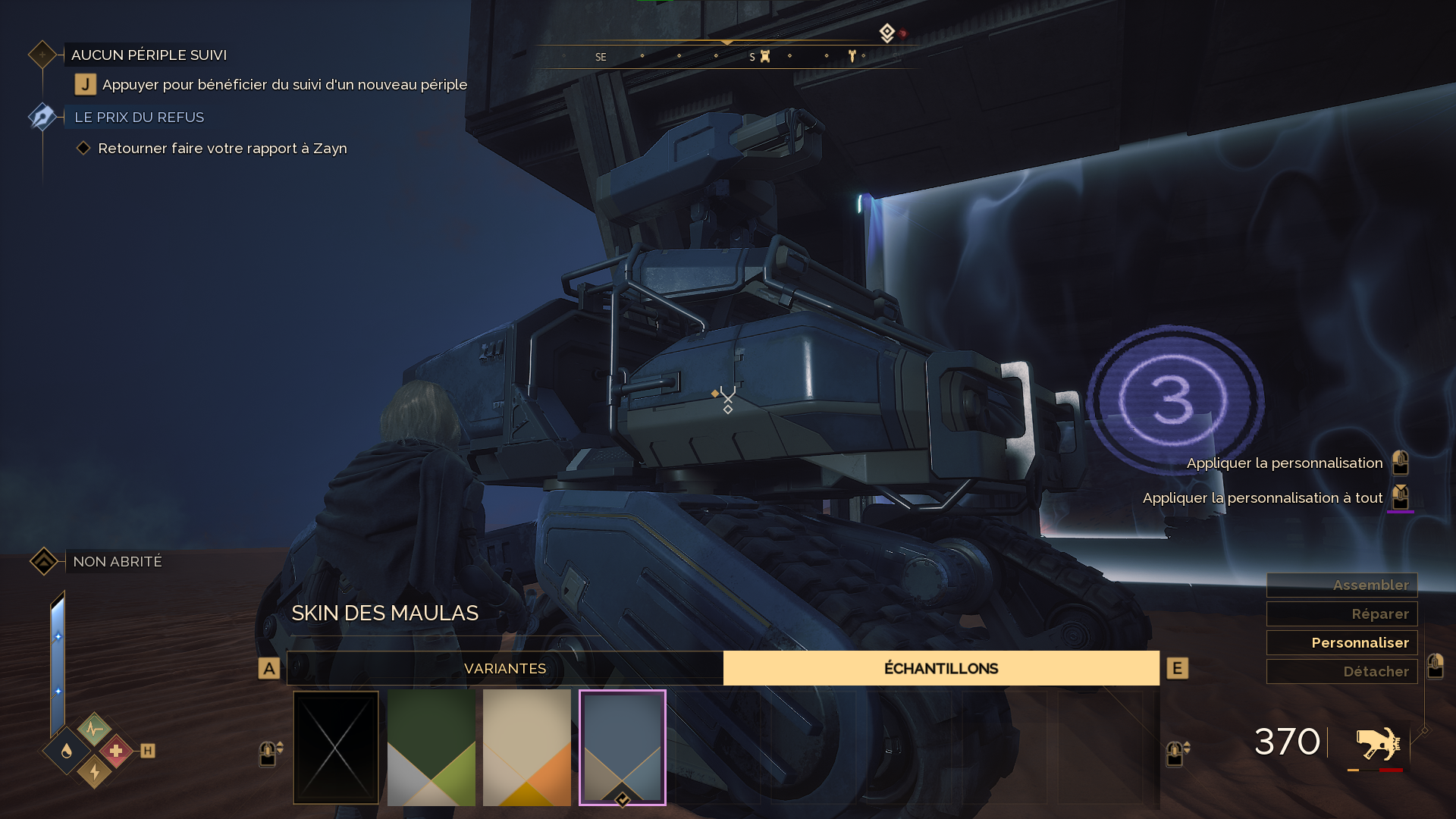This screenshot has width=1456, height=819.
Task: Select the water drop status diamond
Action: [67, 751]
